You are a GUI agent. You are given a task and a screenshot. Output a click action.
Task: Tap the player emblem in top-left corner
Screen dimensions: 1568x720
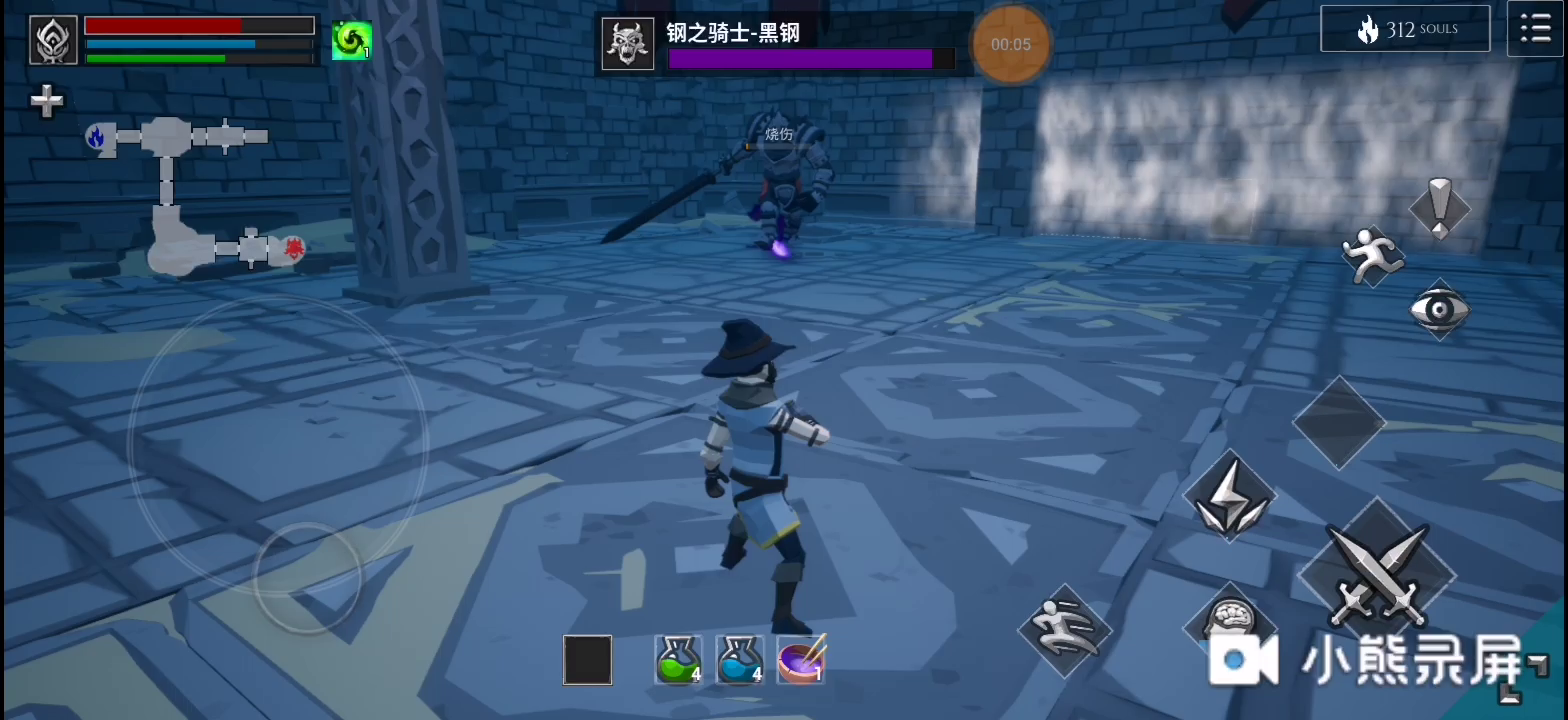point(52,40)
